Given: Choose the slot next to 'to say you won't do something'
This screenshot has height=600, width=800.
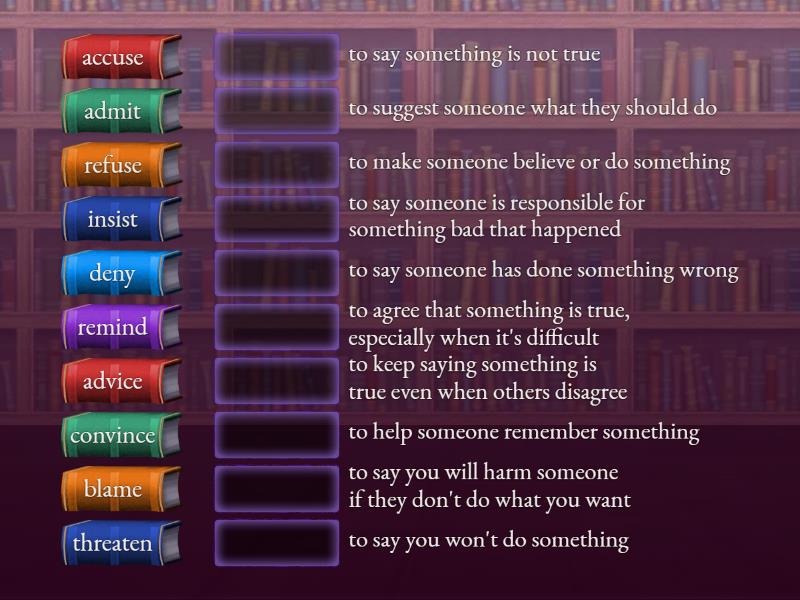Looking at the screenshot, I should tap(277, 544).
